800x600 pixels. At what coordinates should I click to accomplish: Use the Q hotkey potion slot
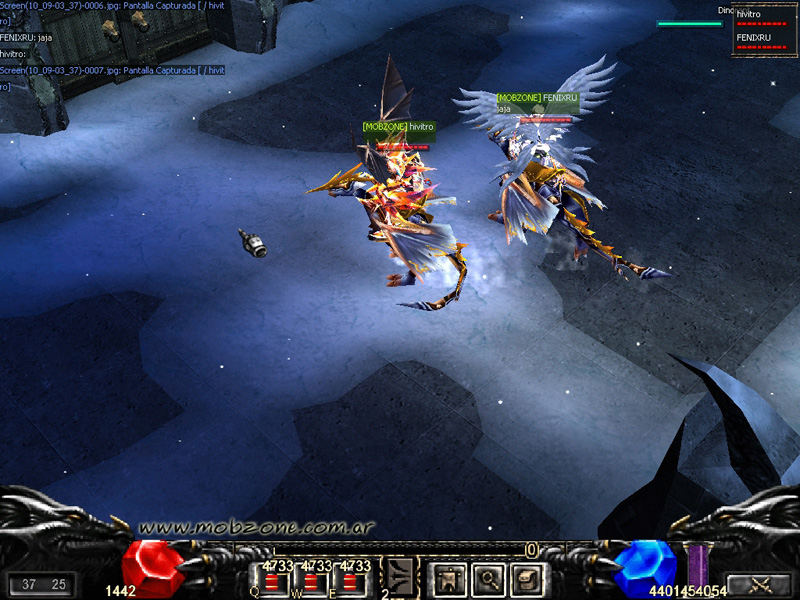[273, 582]
